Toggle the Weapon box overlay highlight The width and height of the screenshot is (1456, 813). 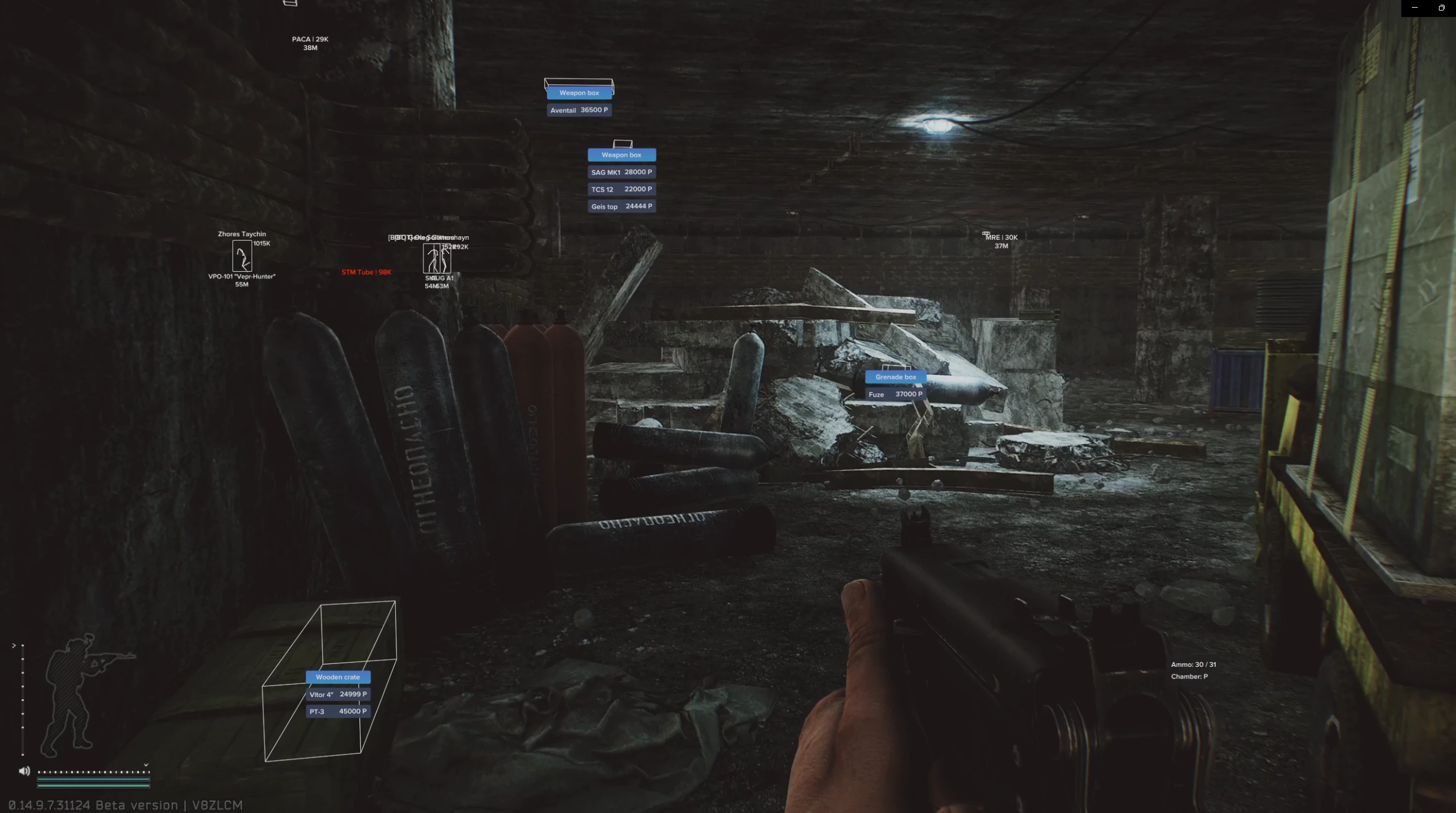[x=578, y=92]
